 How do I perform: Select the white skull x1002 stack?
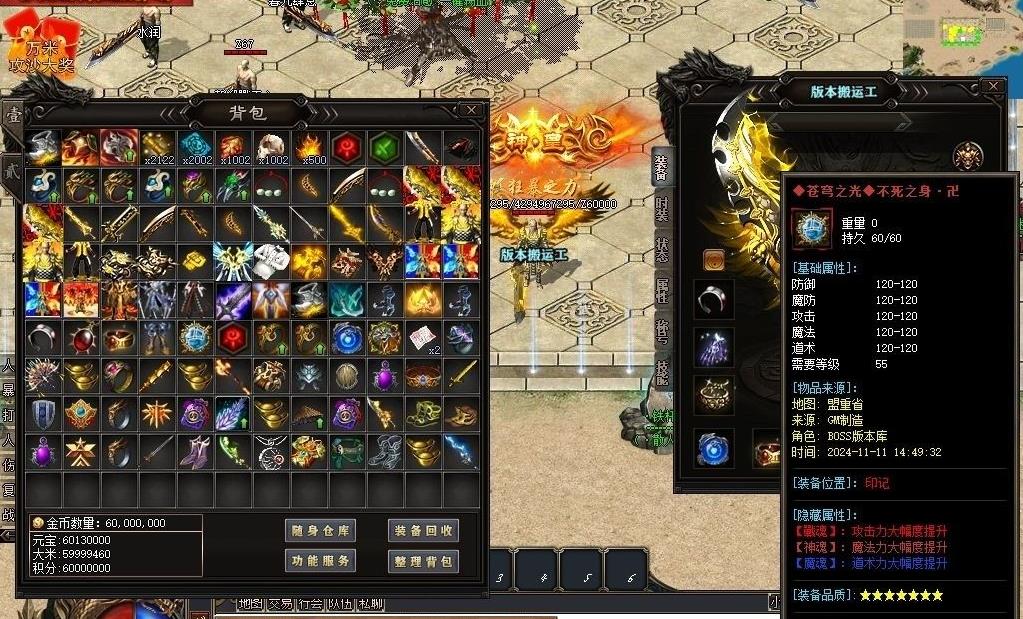click(x=271, y=148)
